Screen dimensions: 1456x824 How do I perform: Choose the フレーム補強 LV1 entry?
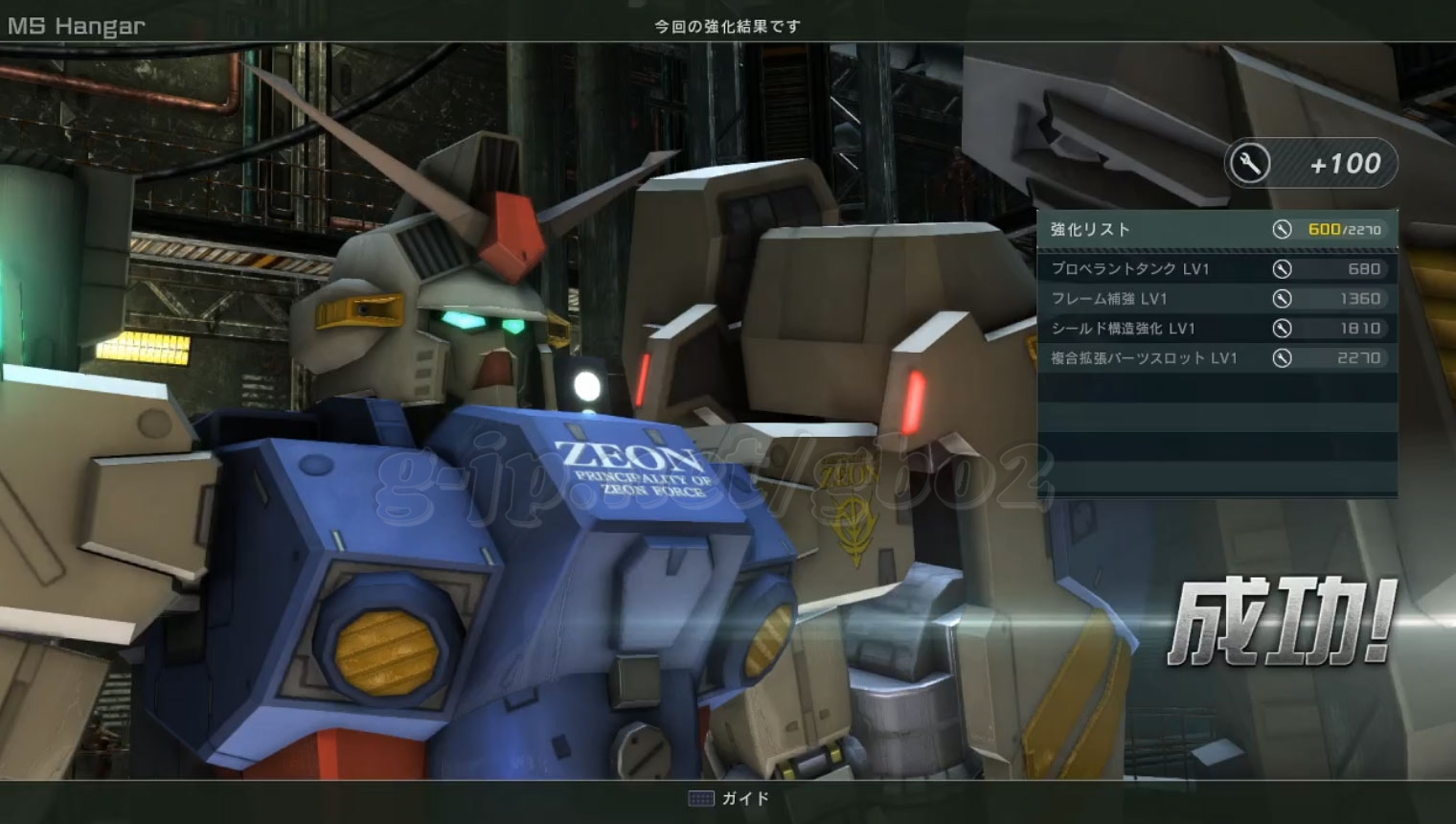pyautogui.click(x=1217, y=299)
